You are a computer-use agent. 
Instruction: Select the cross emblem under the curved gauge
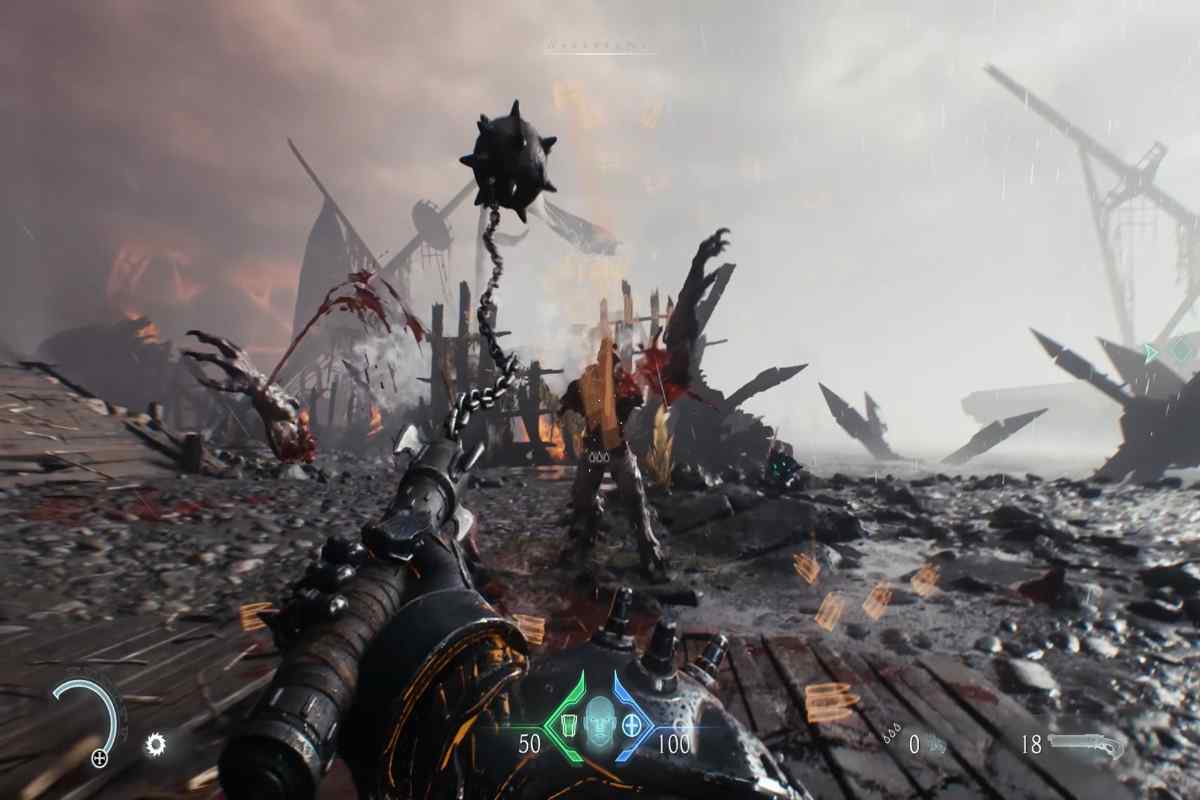(99, 758)
